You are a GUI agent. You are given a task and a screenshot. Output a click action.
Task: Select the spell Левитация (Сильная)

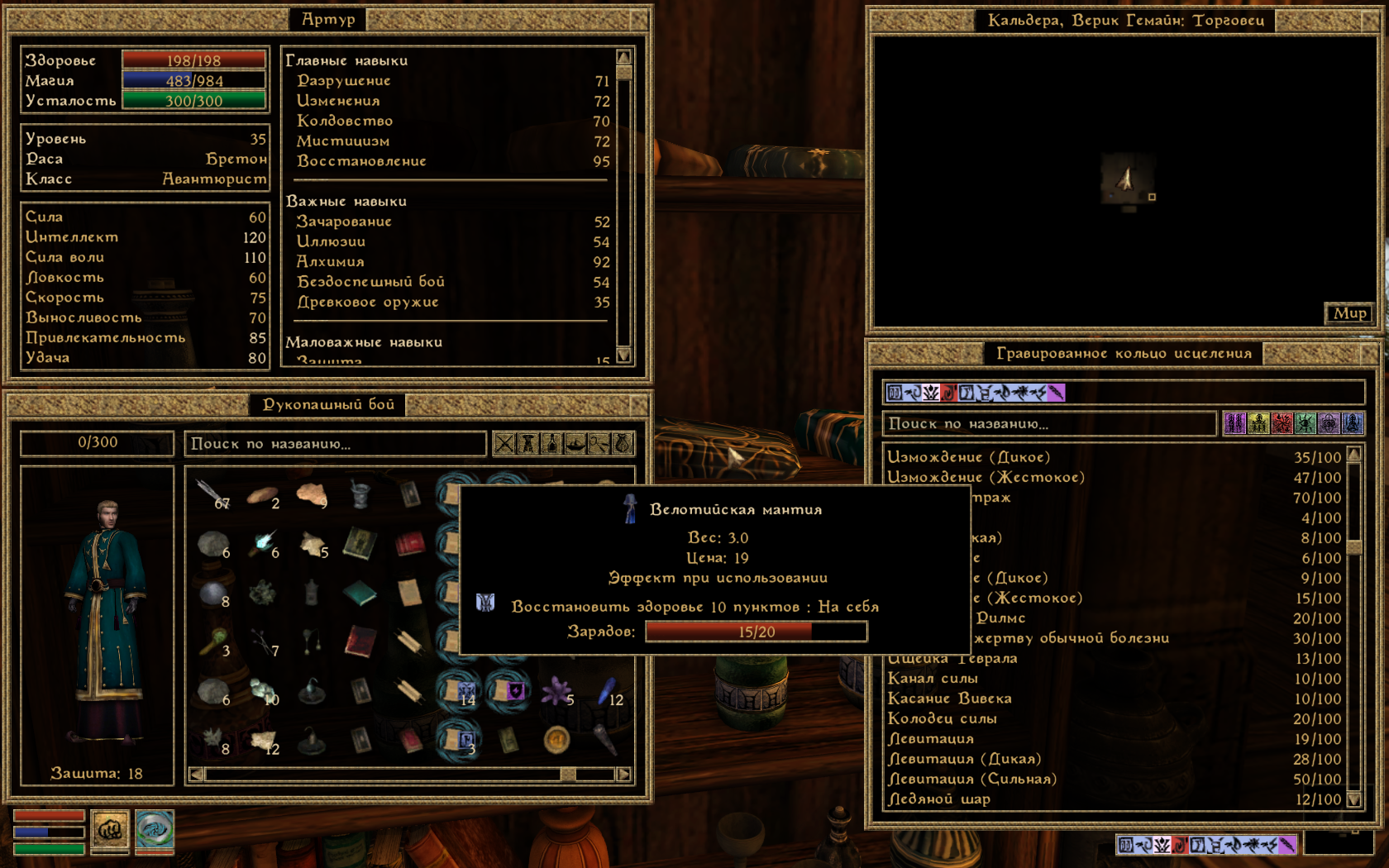pos(972,779)
